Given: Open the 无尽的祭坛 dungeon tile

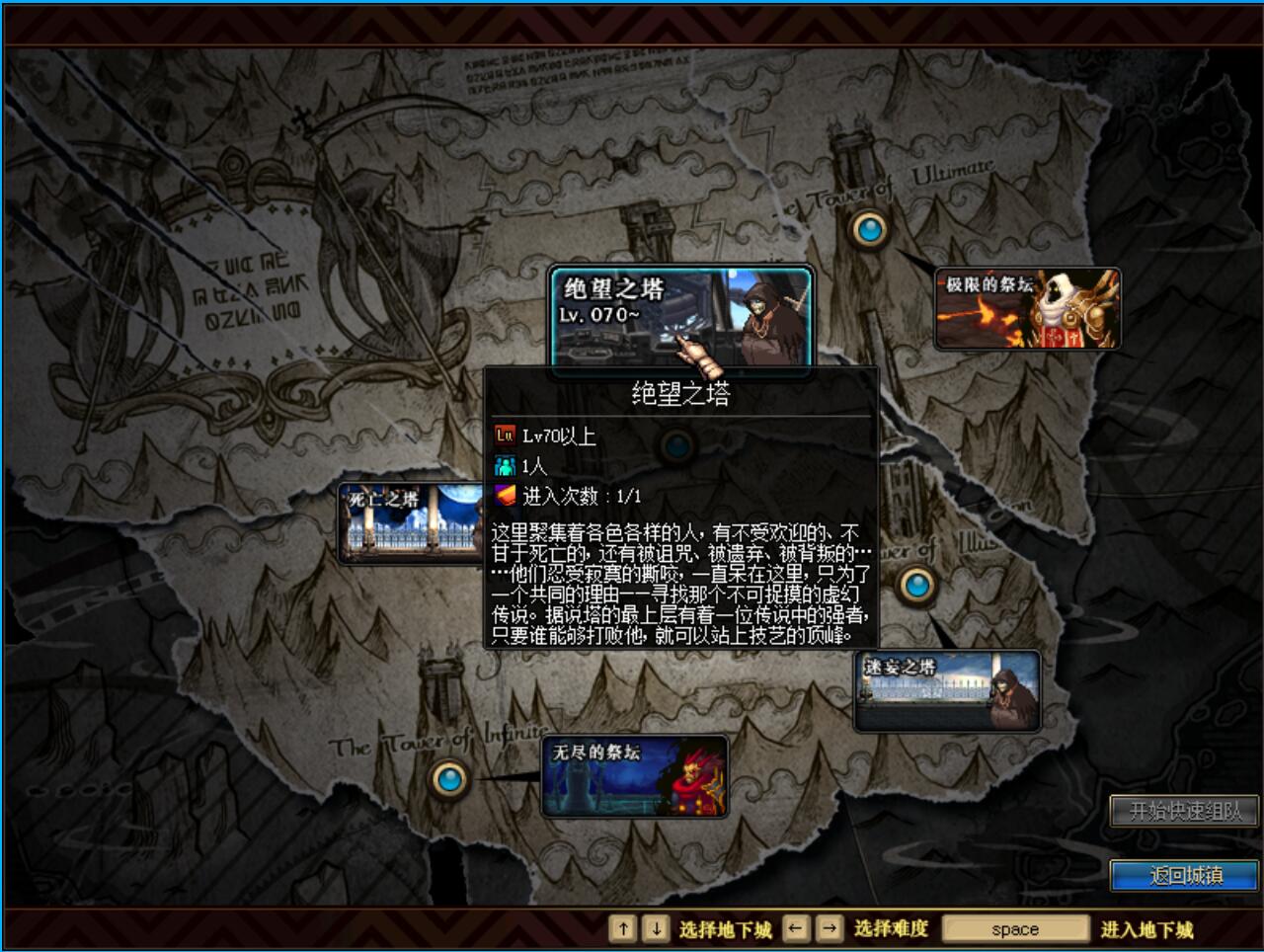Looking at the screenshot, I should pyautogui.click(x=634, y=776).
